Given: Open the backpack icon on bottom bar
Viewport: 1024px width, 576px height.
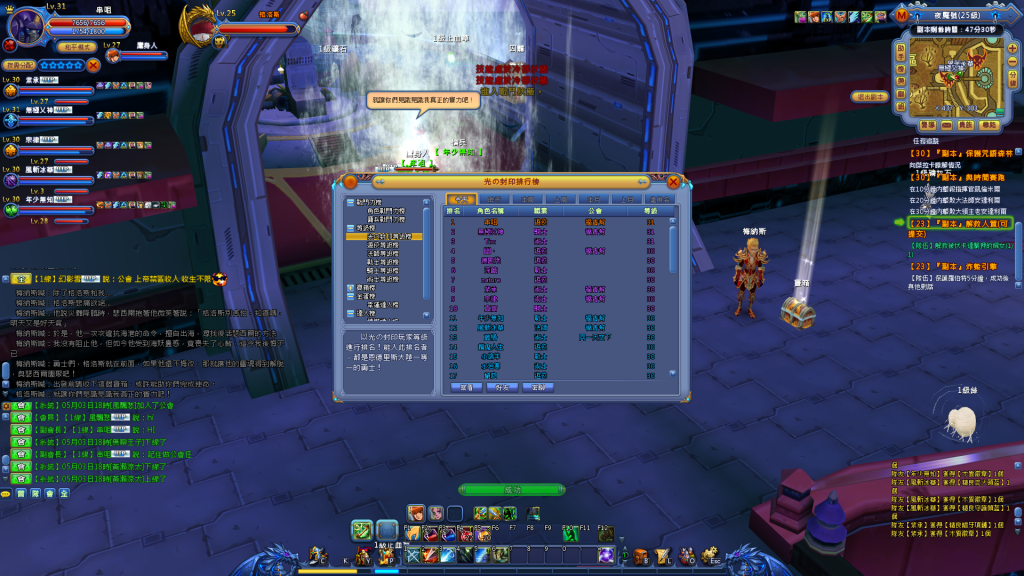Looking at the screenshot, I should [641, 556].
